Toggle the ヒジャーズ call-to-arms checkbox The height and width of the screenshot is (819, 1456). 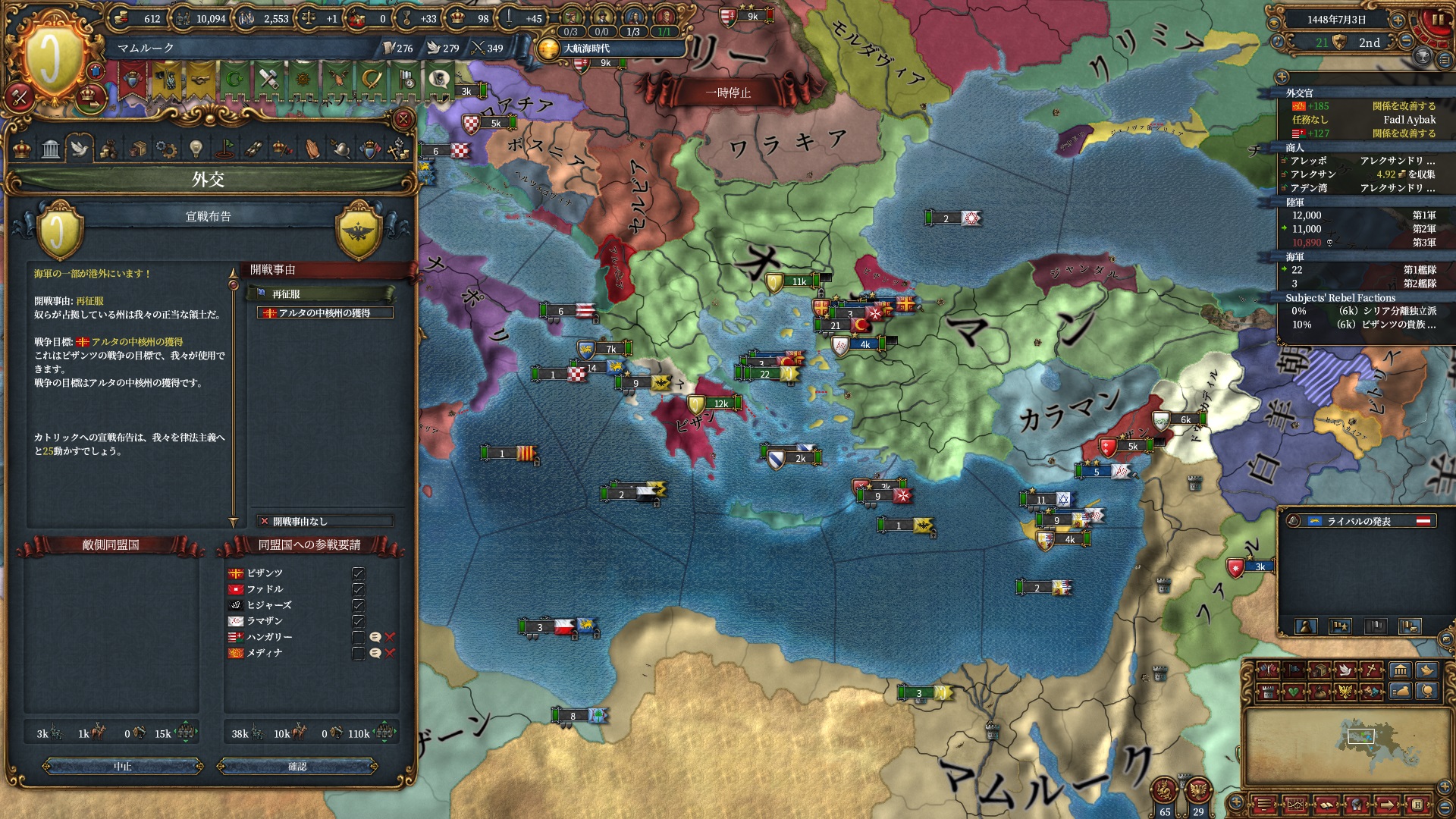[358, 605]
